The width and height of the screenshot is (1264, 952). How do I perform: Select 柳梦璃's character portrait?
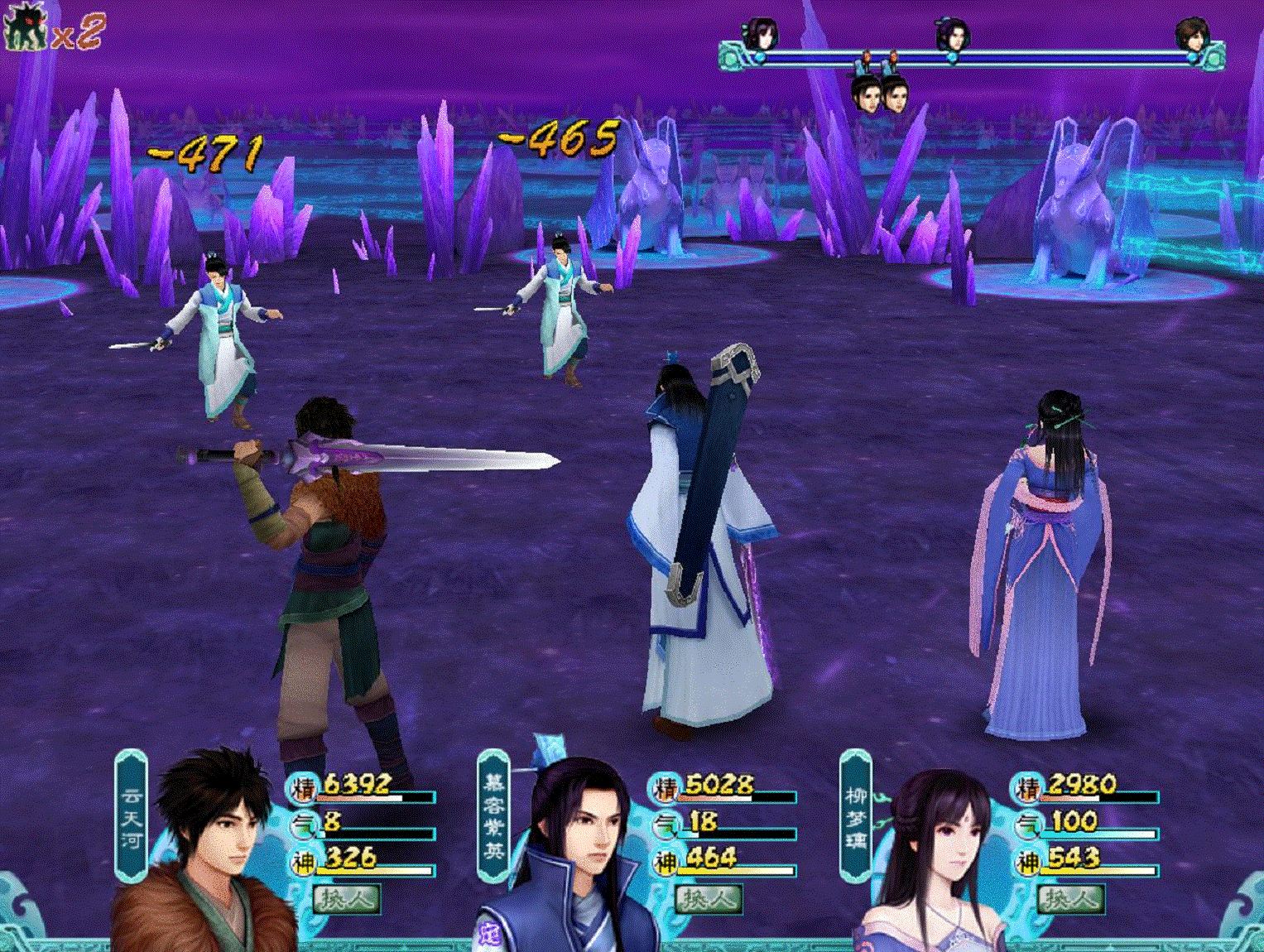(935, 861)
